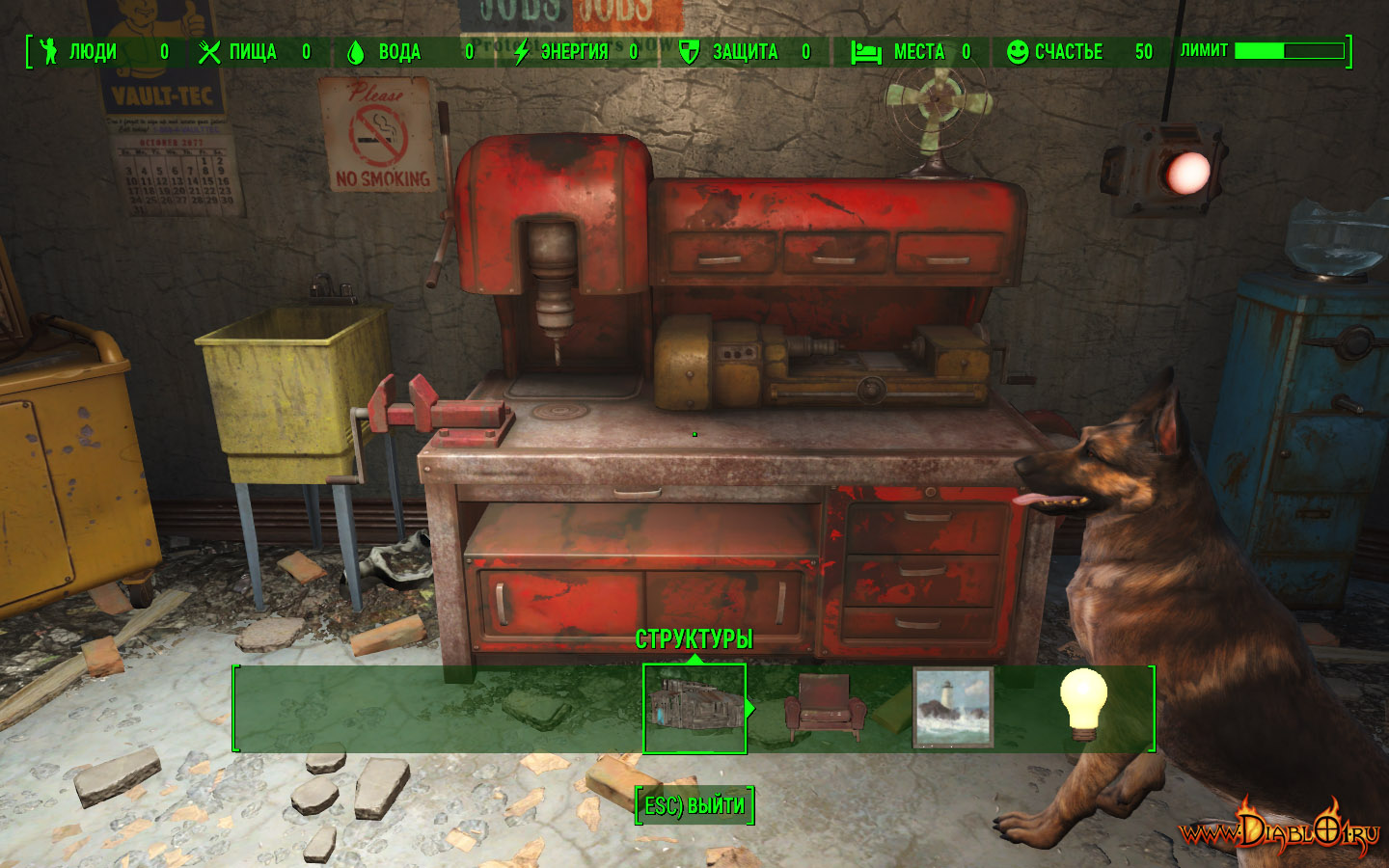This screenshot has width=1389, height=868.
Task: Click the triangle above the selected shack
Action: (695, 656)
